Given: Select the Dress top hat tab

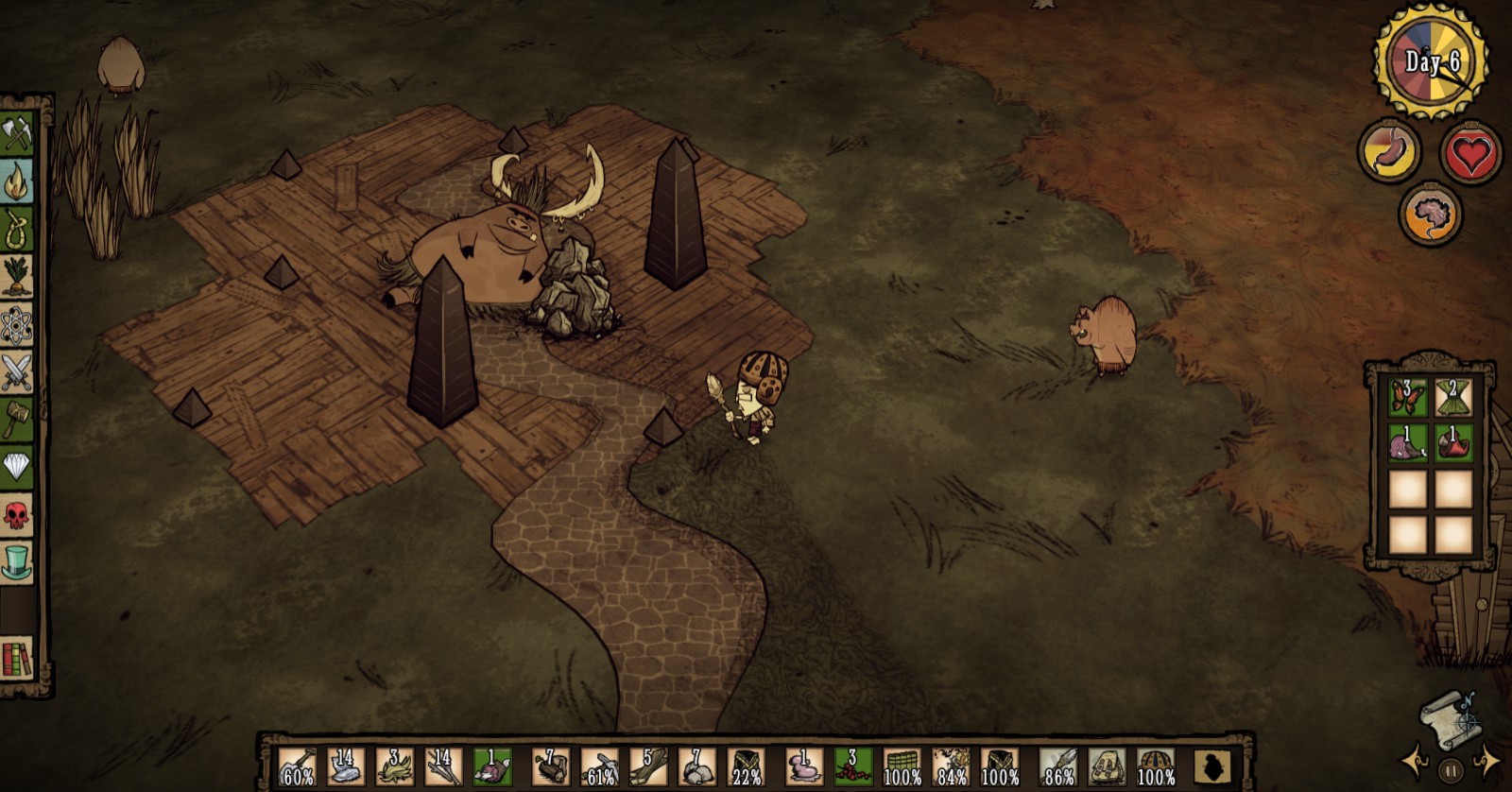Looking at the screenshot, I should (x=17, y=562).
